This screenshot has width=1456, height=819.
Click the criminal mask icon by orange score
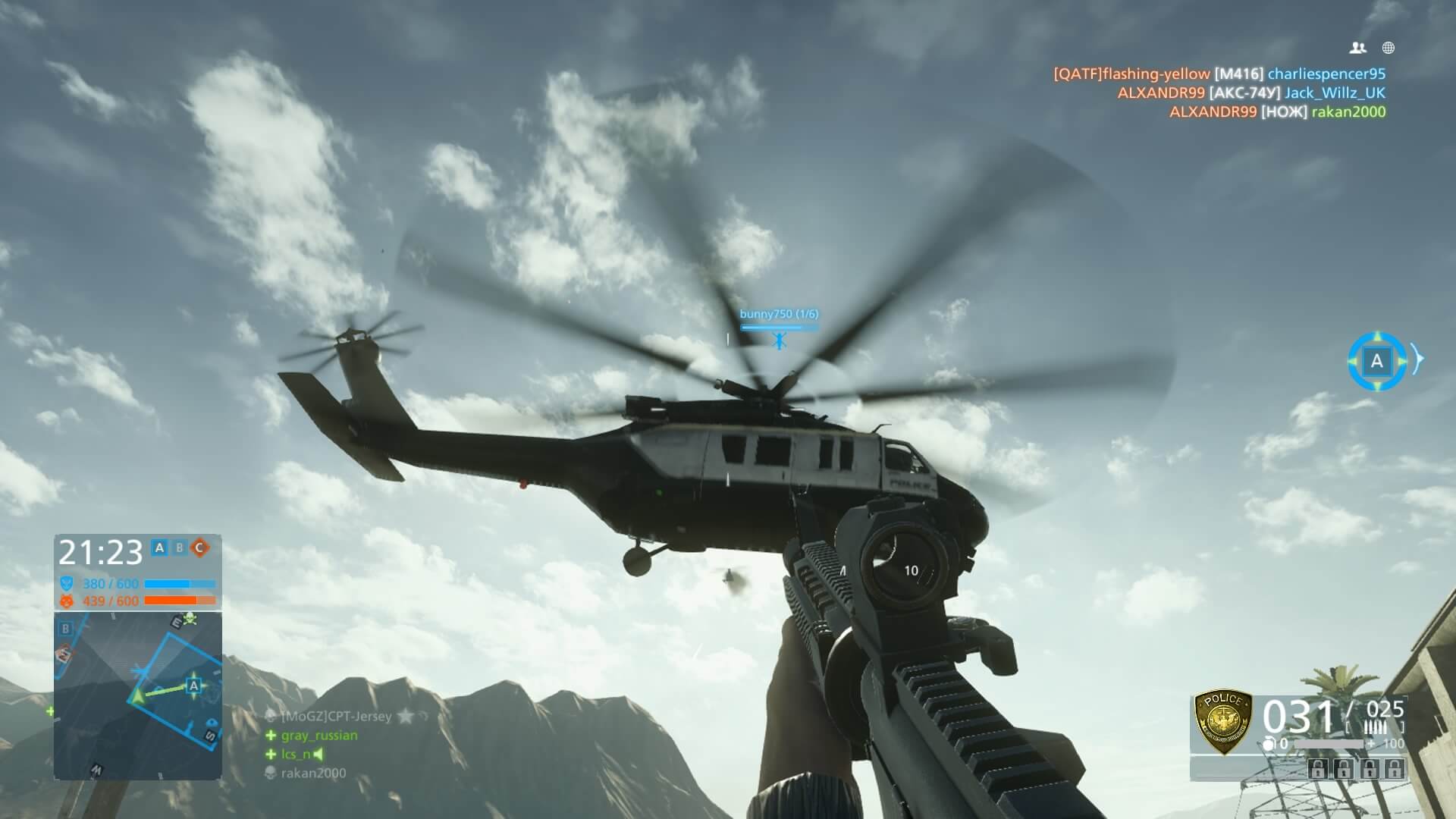[x=65, y=600]
